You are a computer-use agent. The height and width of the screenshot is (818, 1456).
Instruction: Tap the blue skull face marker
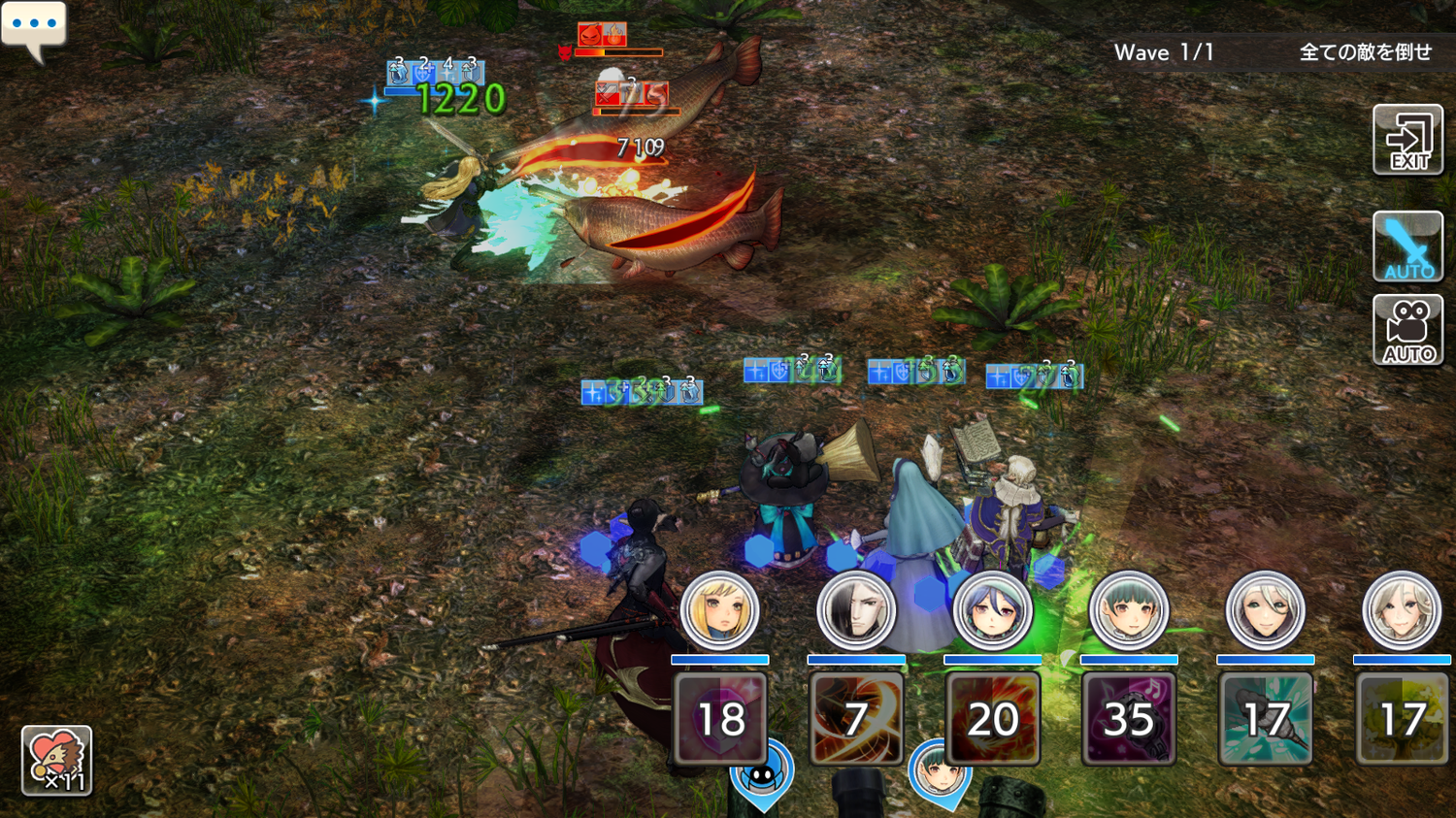coord(763,774)
